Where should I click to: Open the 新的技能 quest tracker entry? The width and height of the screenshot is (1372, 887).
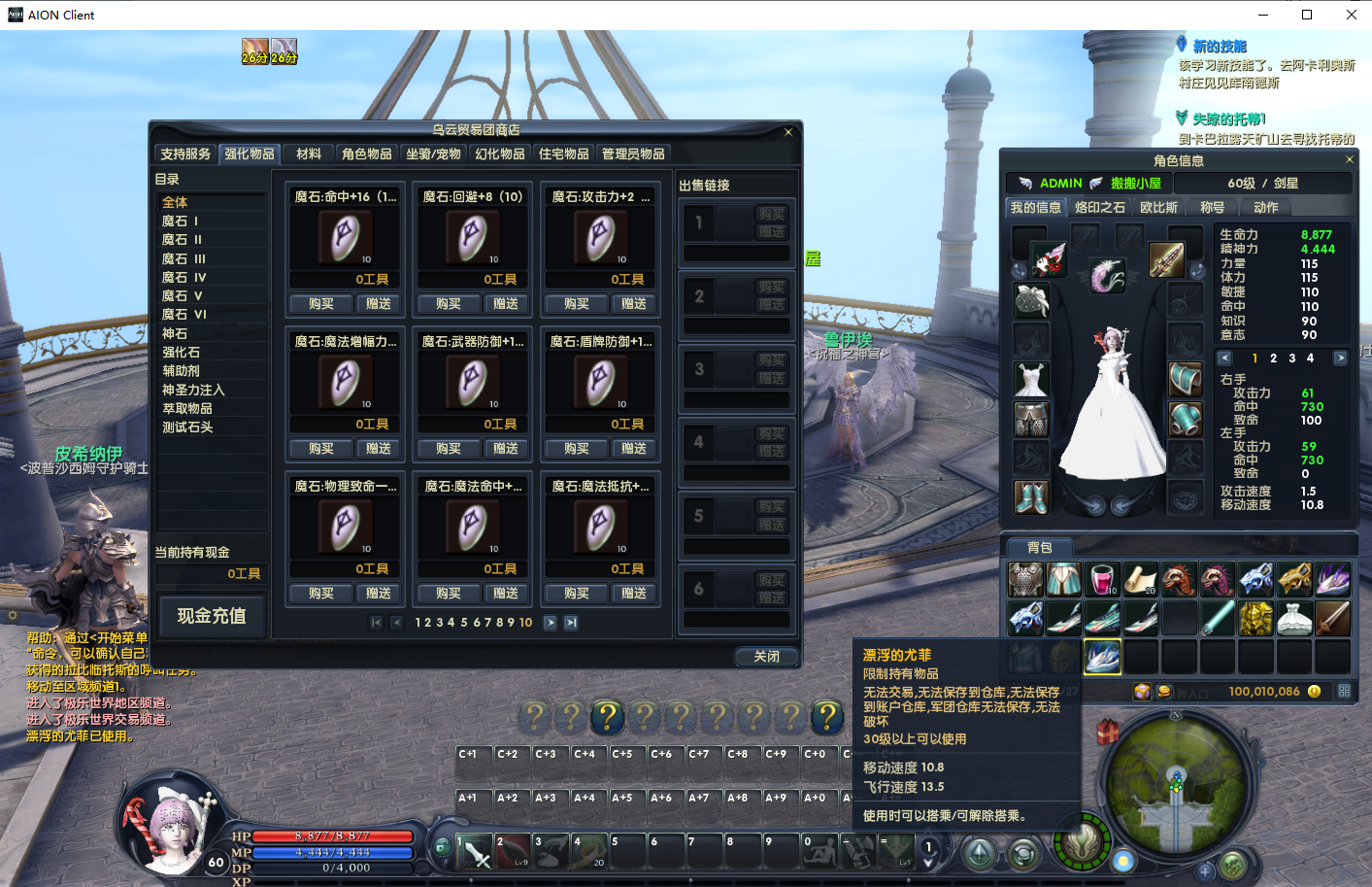coord(1219,47)
